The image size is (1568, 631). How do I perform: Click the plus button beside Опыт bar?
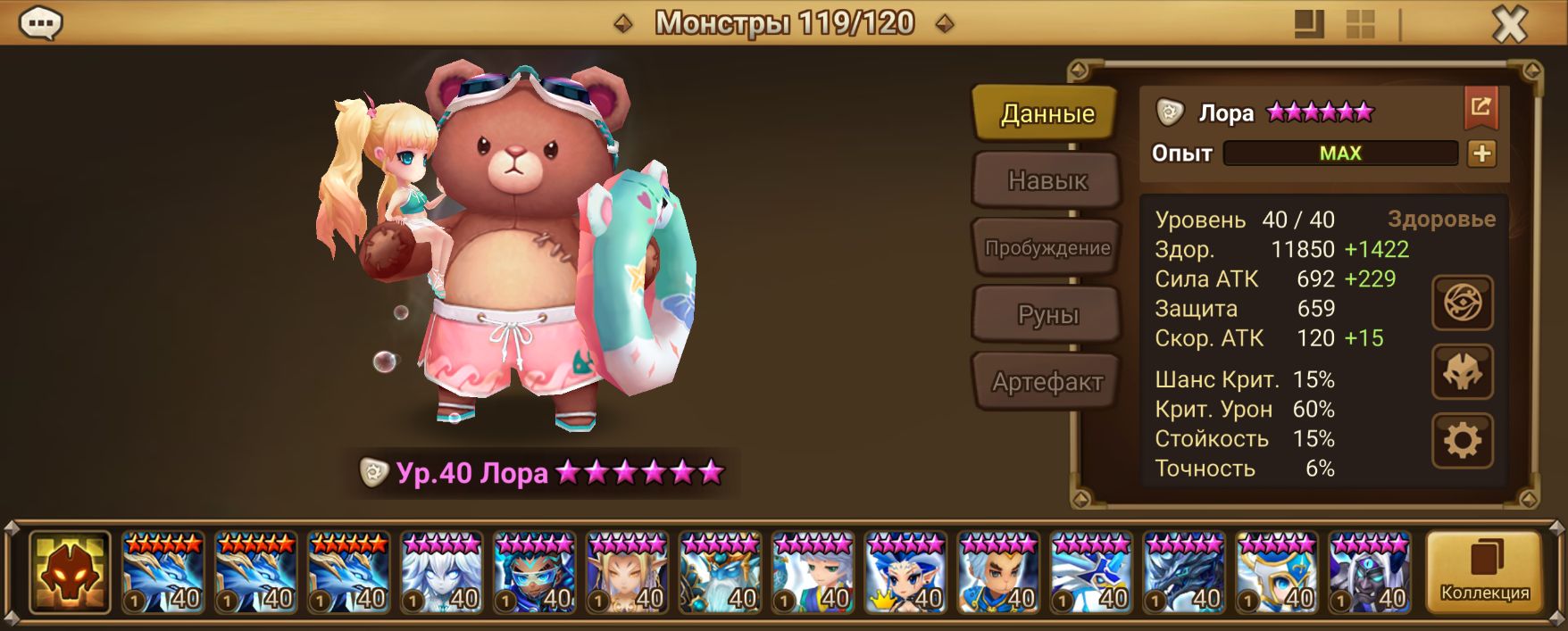[x=1481, y=154]
